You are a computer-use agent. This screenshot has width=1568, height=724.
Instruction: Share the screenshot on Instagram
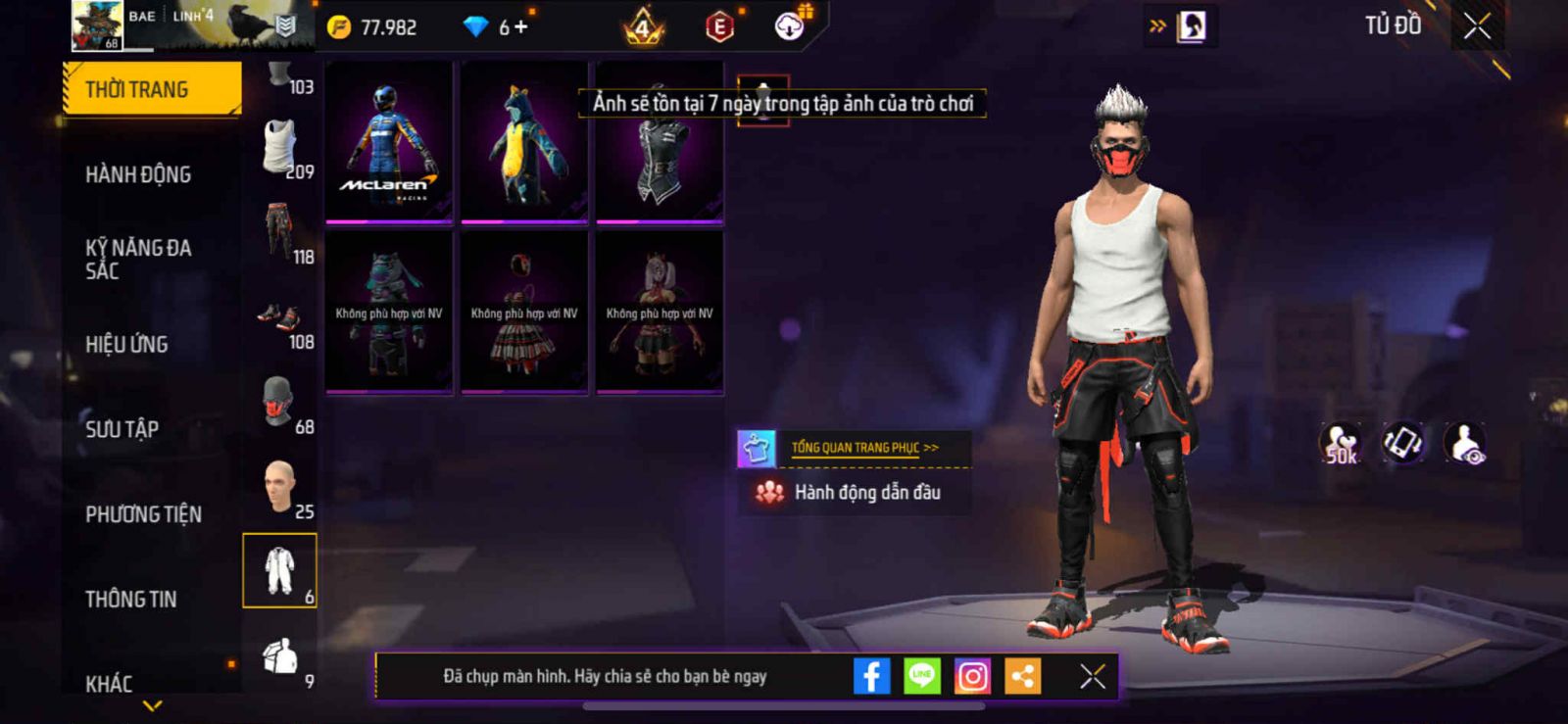972,676
